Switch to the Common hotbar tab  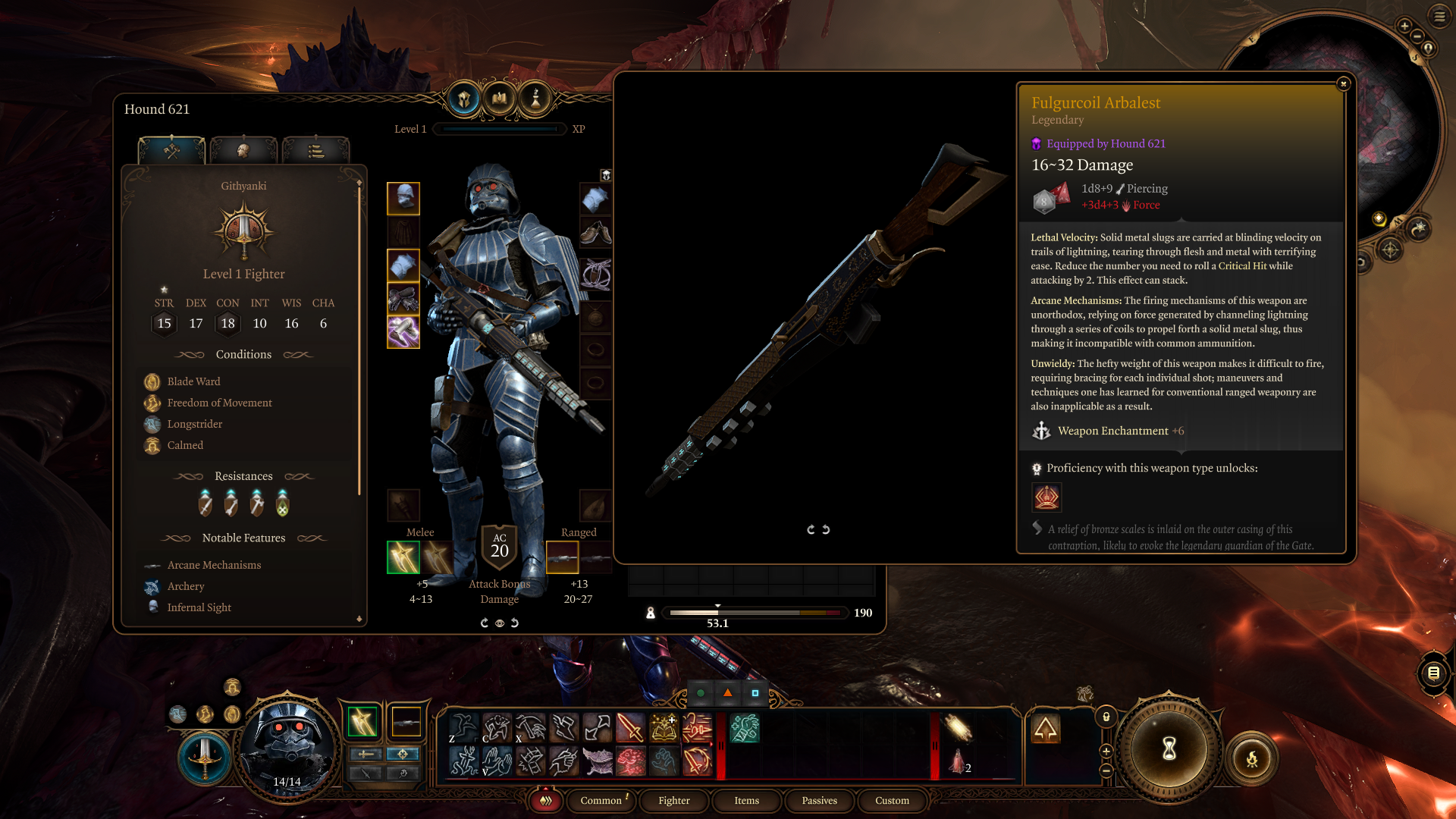point(601,800)
